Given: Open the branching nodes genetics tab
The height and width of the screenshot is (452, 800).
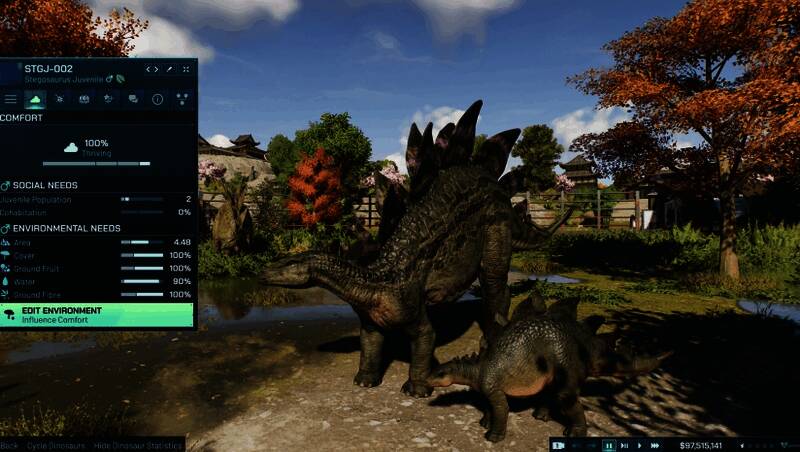Looking at the screenshot, I should 182,99.
